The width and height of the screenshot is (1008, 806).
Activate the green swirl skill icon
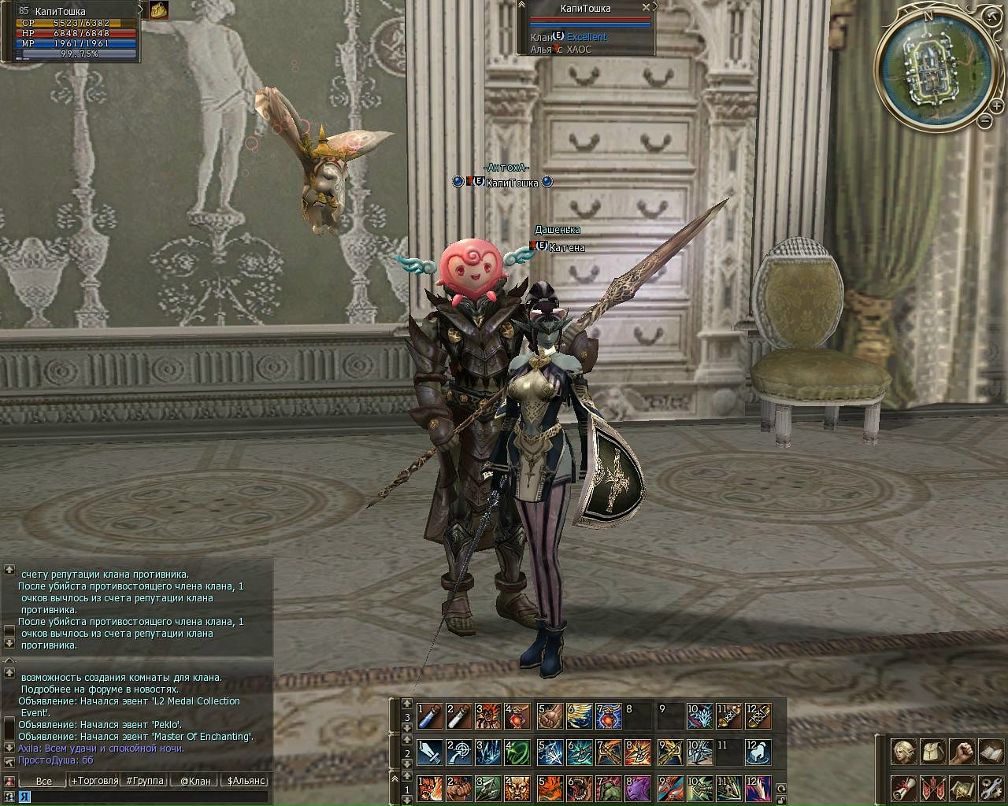coord(518,752)
